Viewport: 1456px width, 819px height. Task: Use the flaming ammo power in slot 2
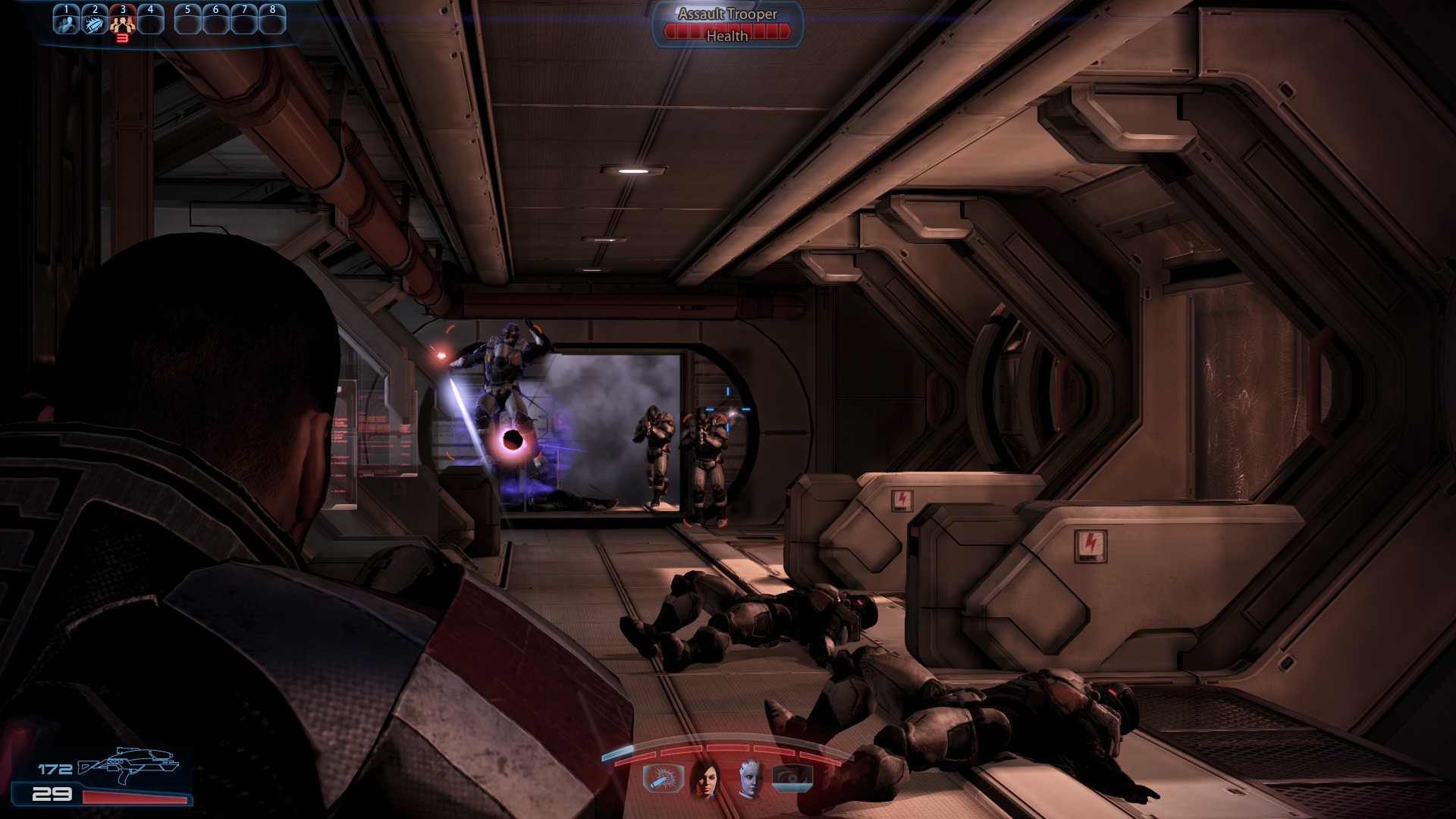pos(95,21)
